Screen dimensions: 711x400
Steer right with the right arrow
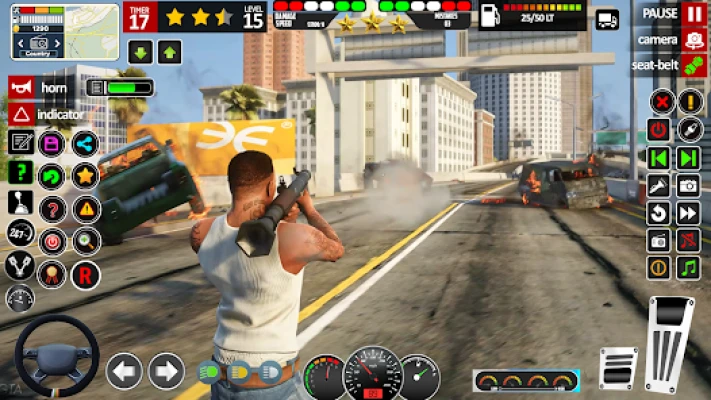(166, 371)
